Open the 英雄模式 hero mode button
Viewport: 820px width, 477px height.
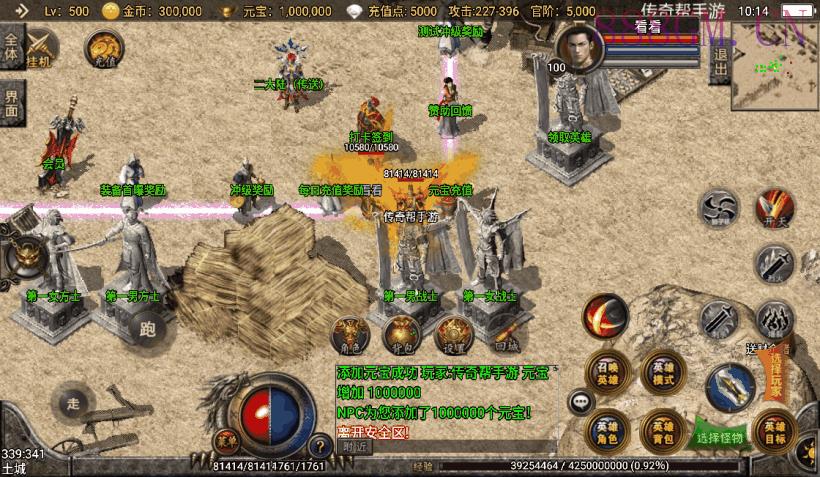click(662, 373)
